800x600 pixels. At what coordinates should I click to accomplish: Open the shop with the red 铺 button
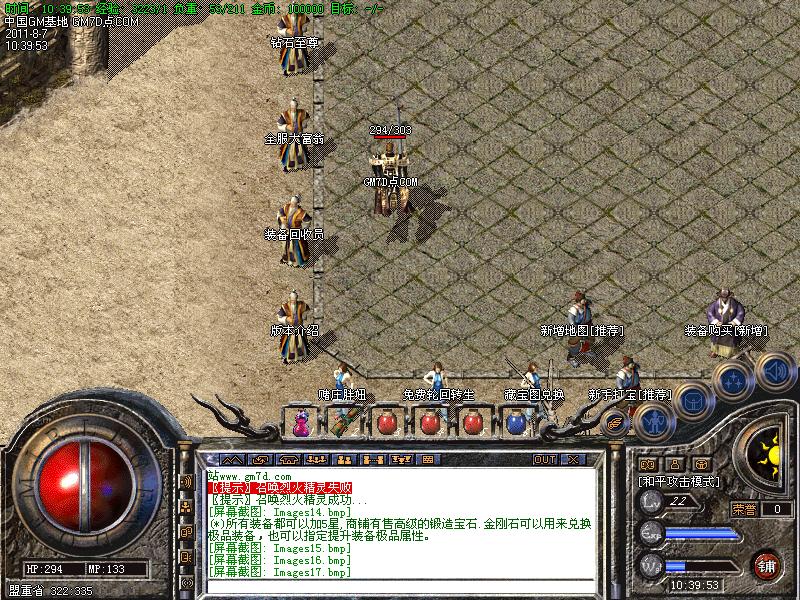click(767, 564)
